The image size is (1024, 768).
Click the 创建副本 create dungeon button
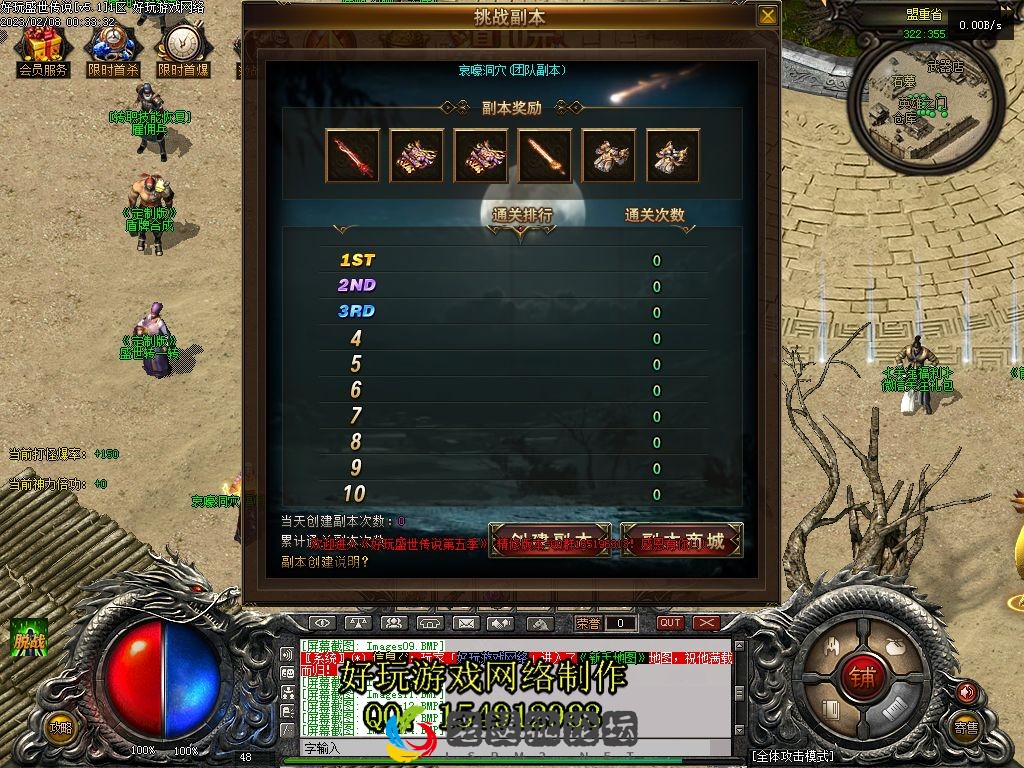(549, 541)
